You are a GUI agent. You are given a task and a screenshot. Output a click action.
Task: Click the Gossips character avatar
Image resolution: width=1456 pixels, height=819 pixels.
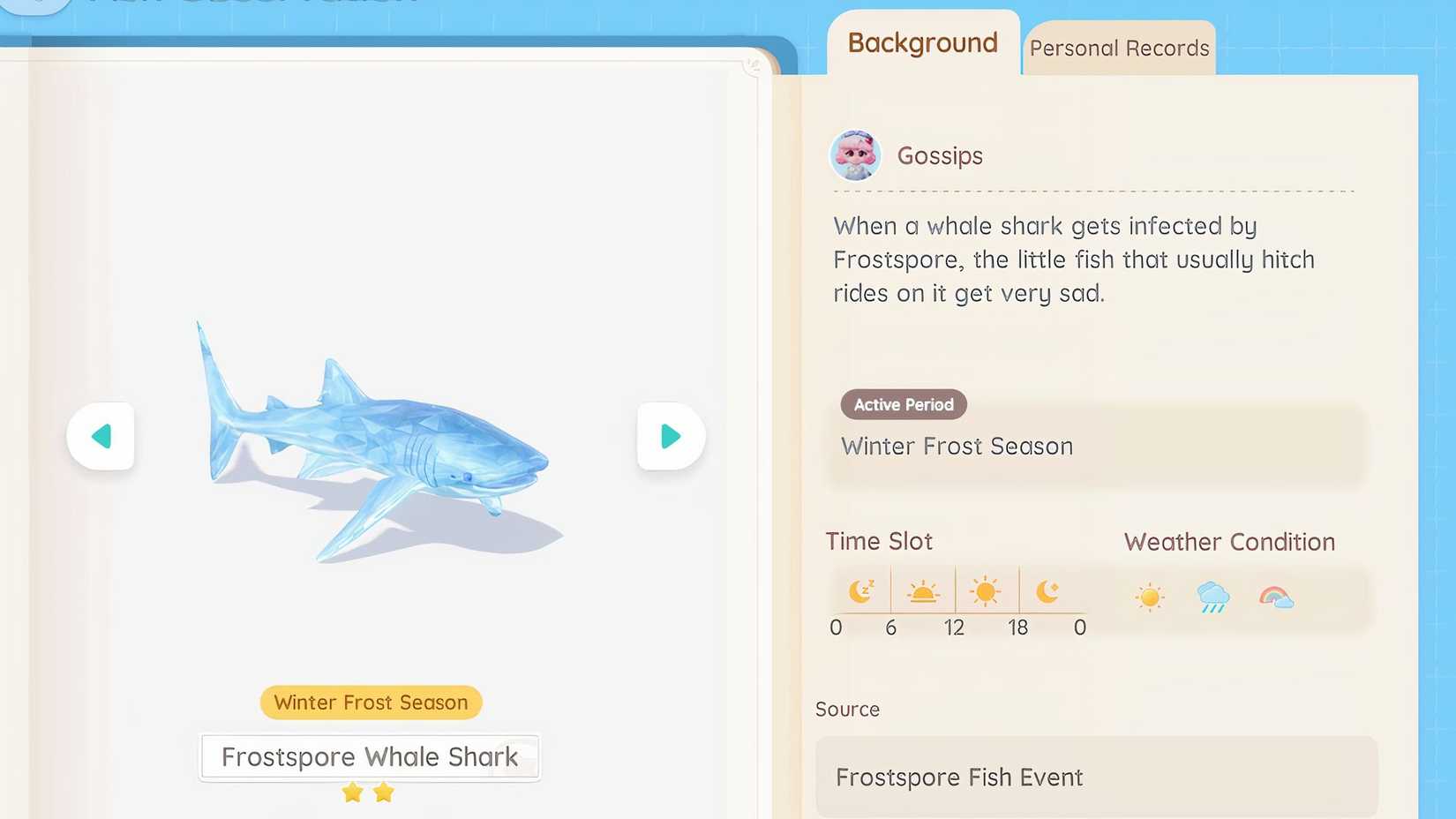855,155
